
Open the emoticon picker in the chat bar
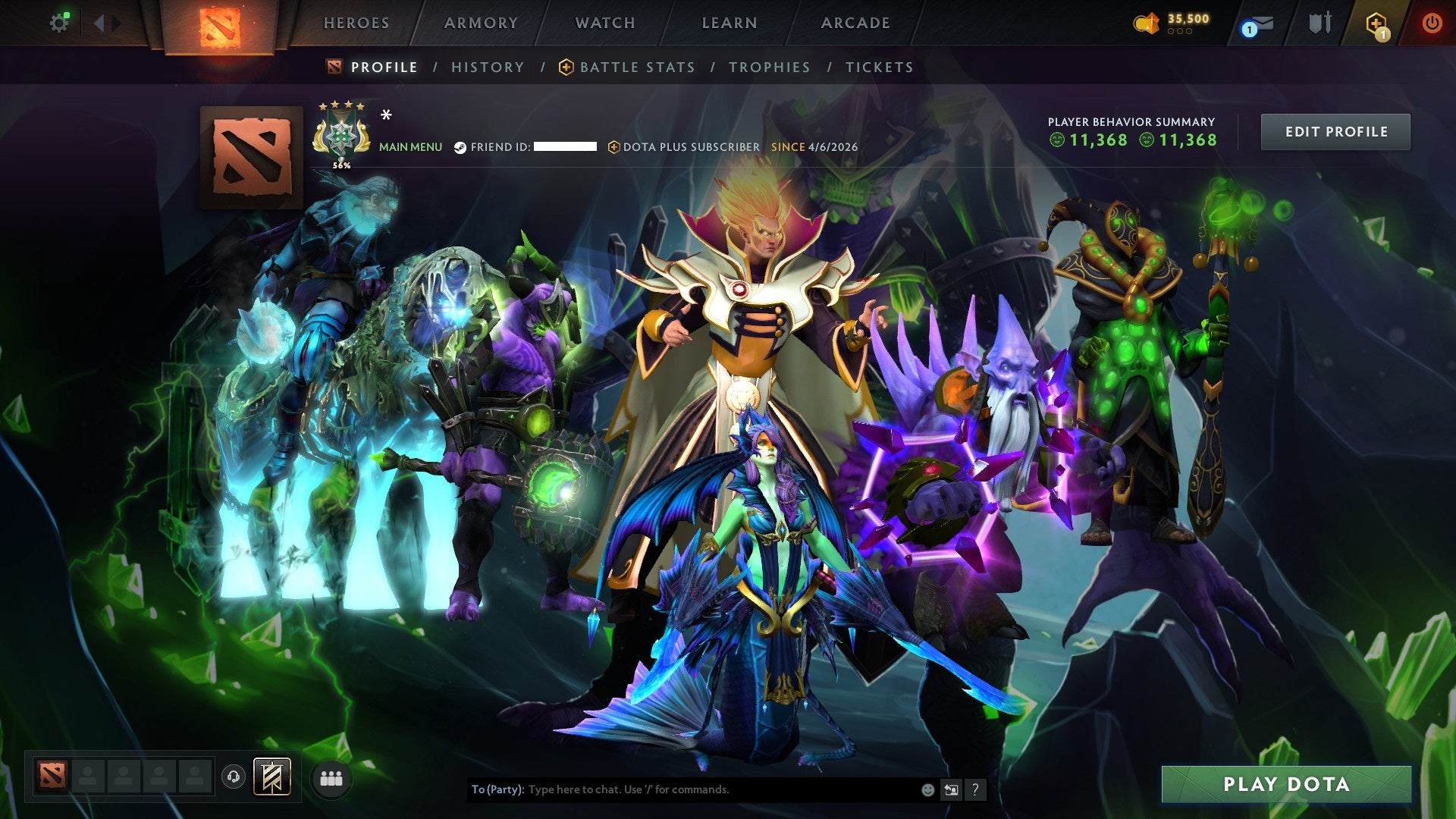pos(927,789)
